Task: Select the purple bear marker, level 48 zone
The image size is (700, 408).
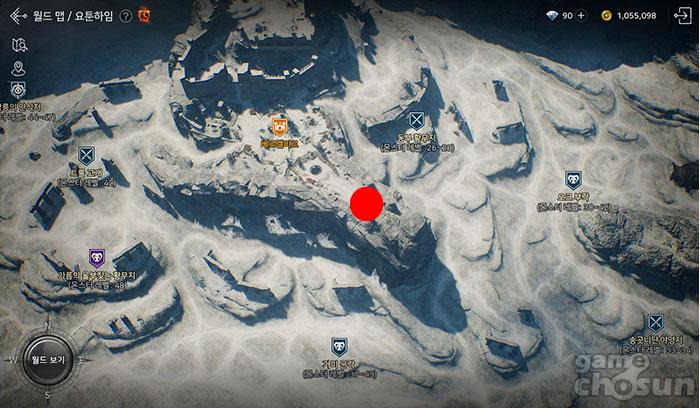Action: pos(98,258)
